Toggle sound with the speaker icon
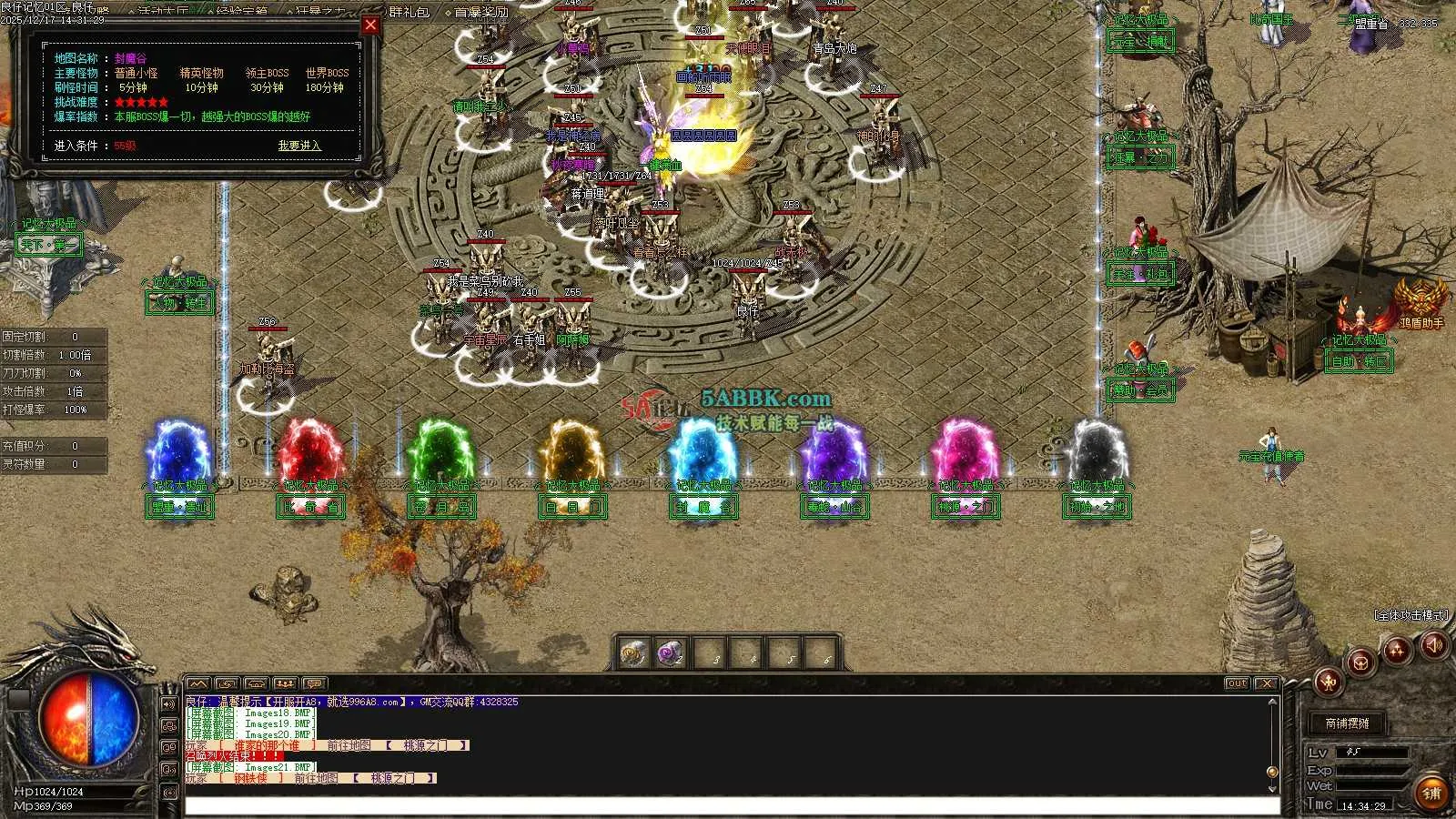Image resolution: width=1456 pixels, height=819 pixels. pyautogui.click(x=1434, y=645)
